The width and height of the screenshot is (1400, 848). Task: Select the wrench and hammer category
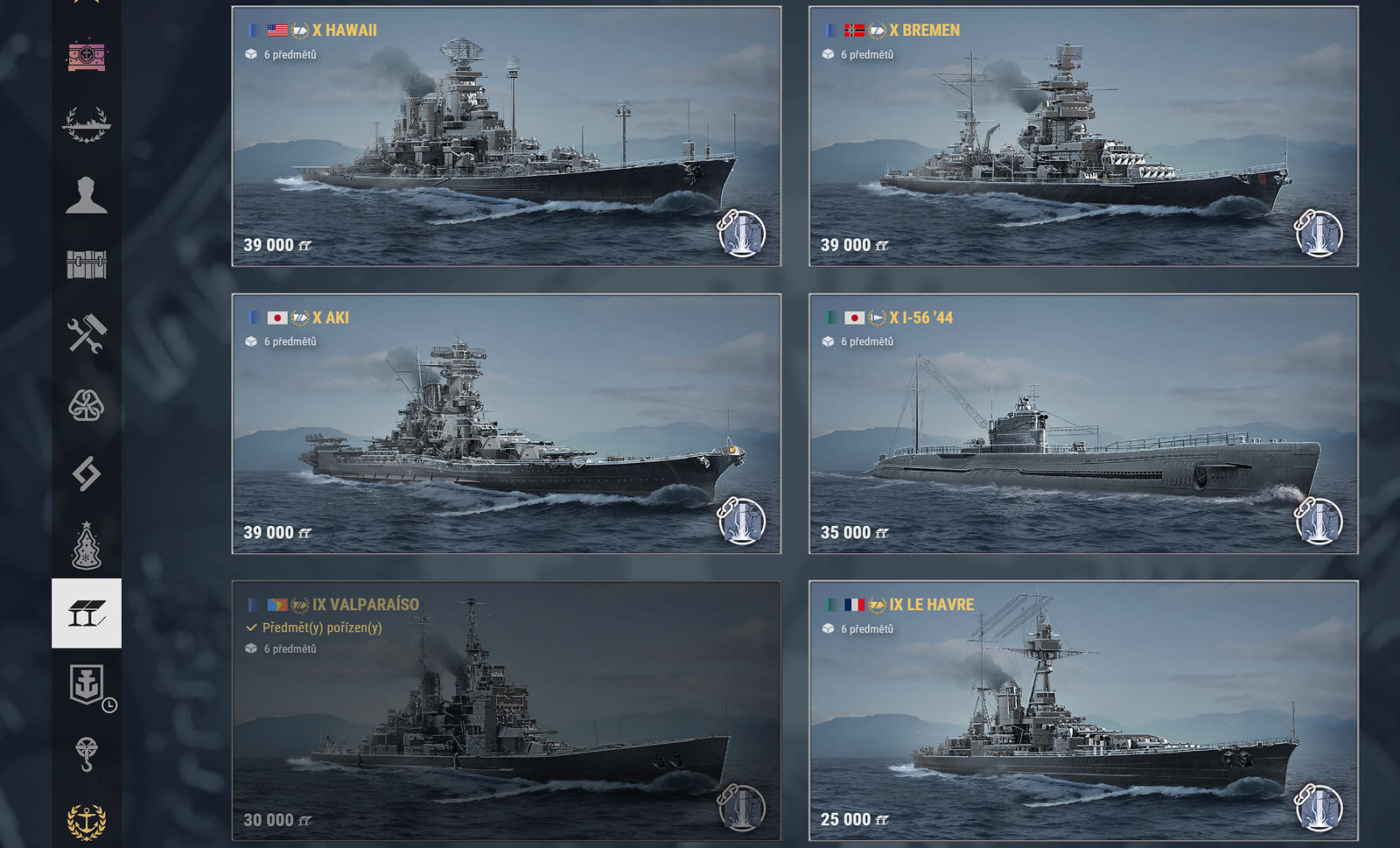point(87,333)
